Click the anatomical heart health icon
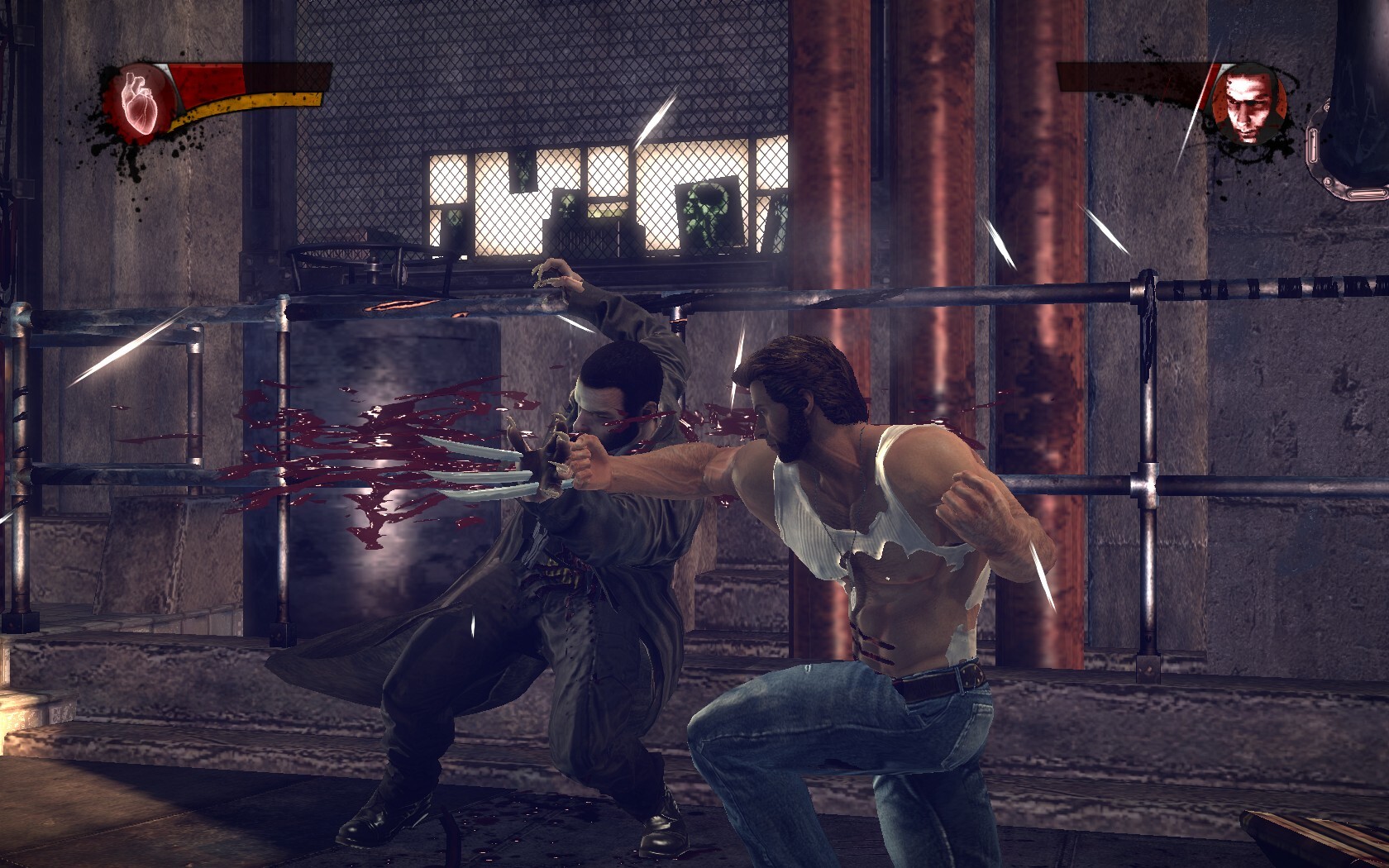The height and width of the screenshot is (868, 1389). (139, 102)
